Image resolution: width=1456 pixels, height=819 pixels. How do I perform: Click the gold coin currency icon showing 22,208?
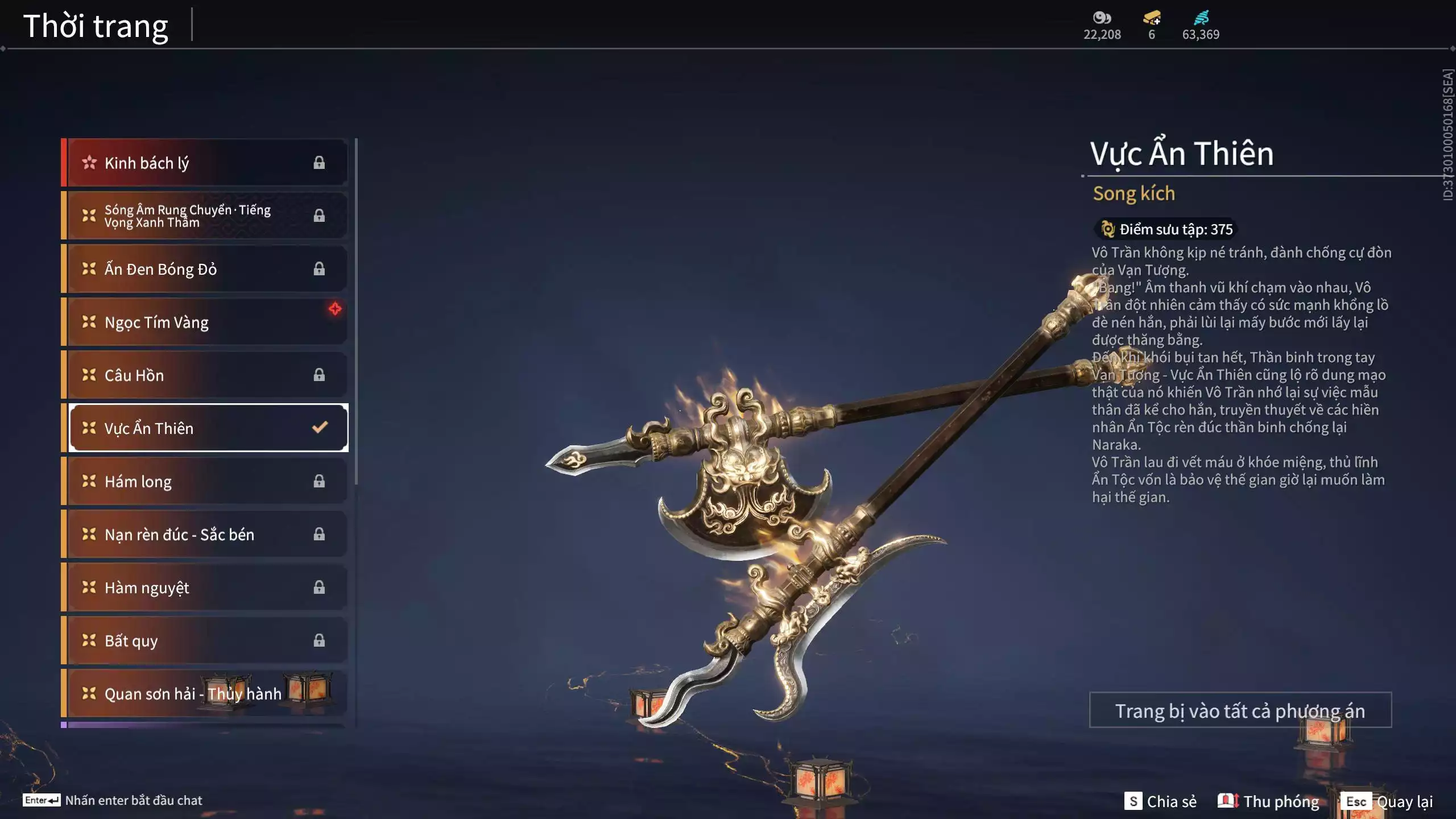1102,18
